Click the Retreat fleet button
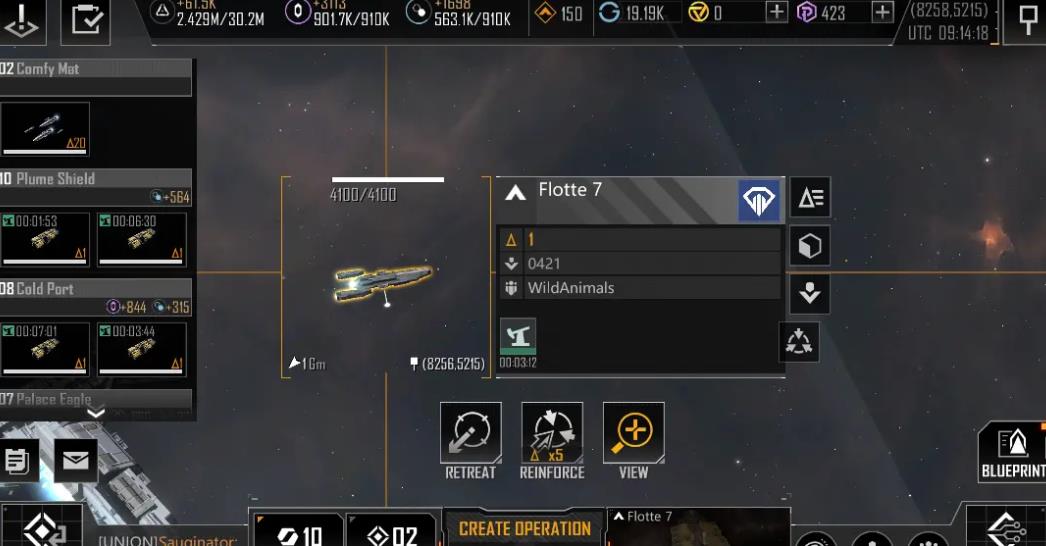Viewport: 1046px width, 546px height. [470, 433]
